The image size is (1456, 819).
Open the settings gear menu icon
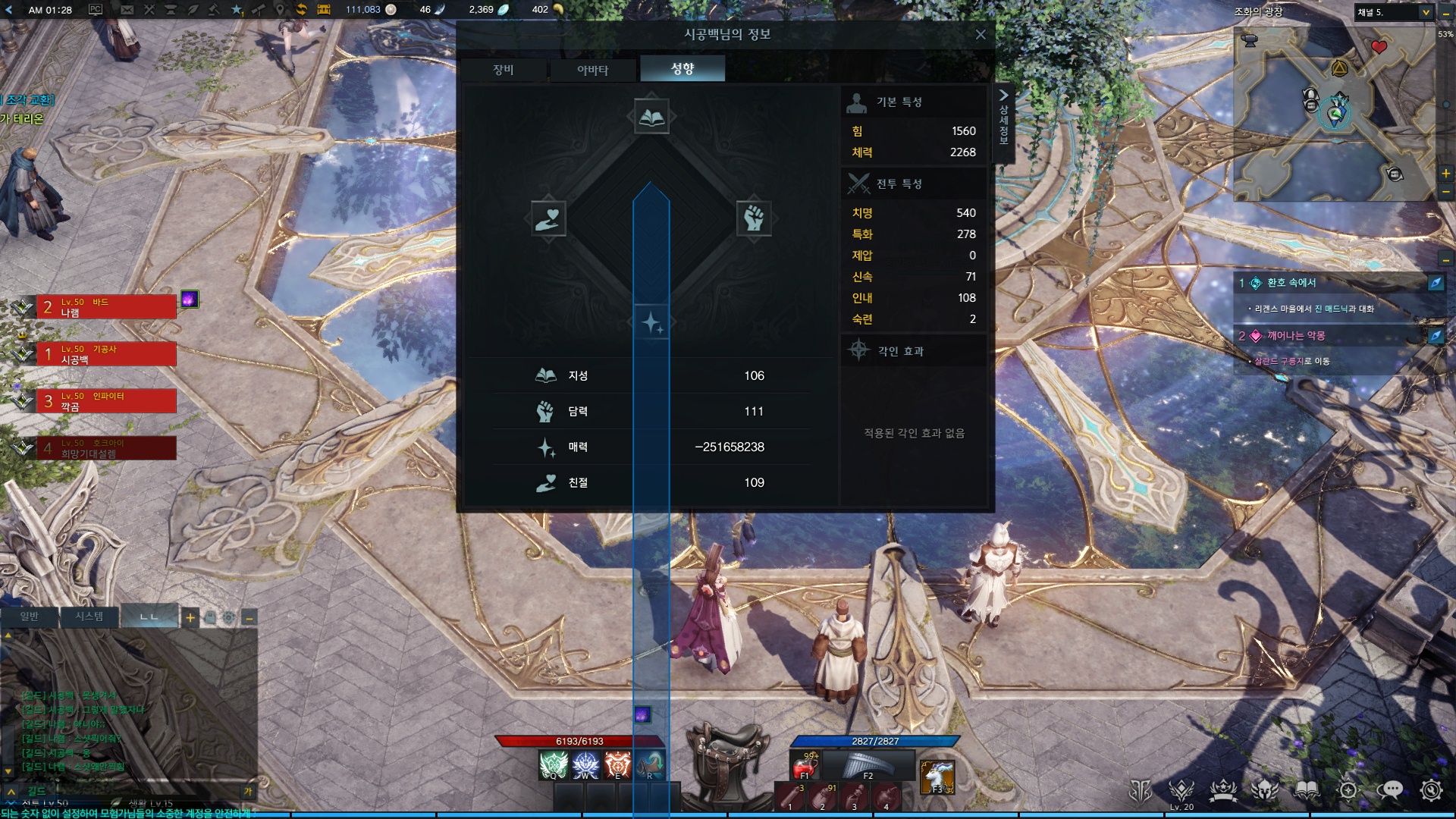pyautogui.click(x=1431, y=790)
